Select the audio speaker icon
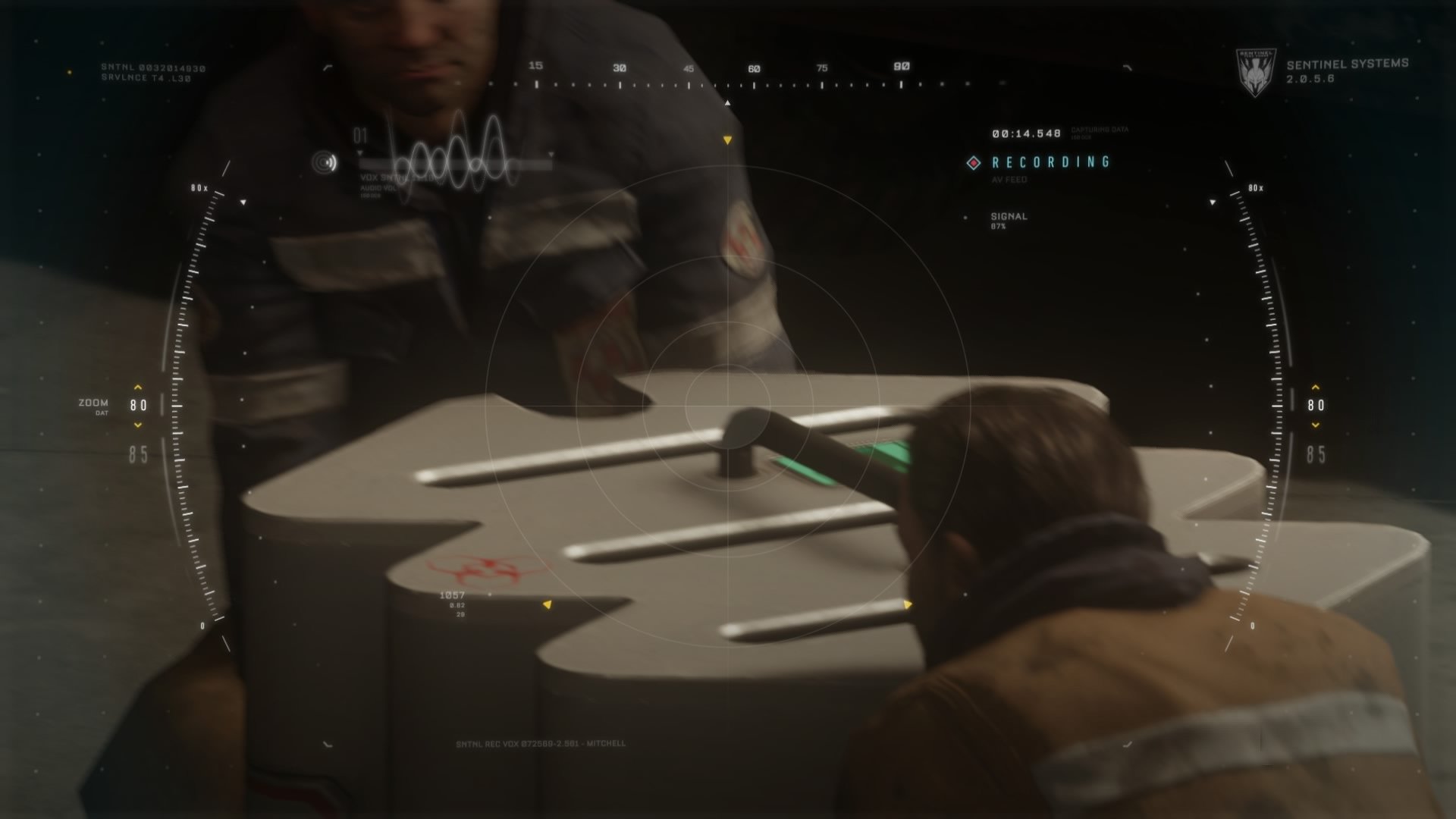Screen dimensions: 1456x819 [324, 162]
